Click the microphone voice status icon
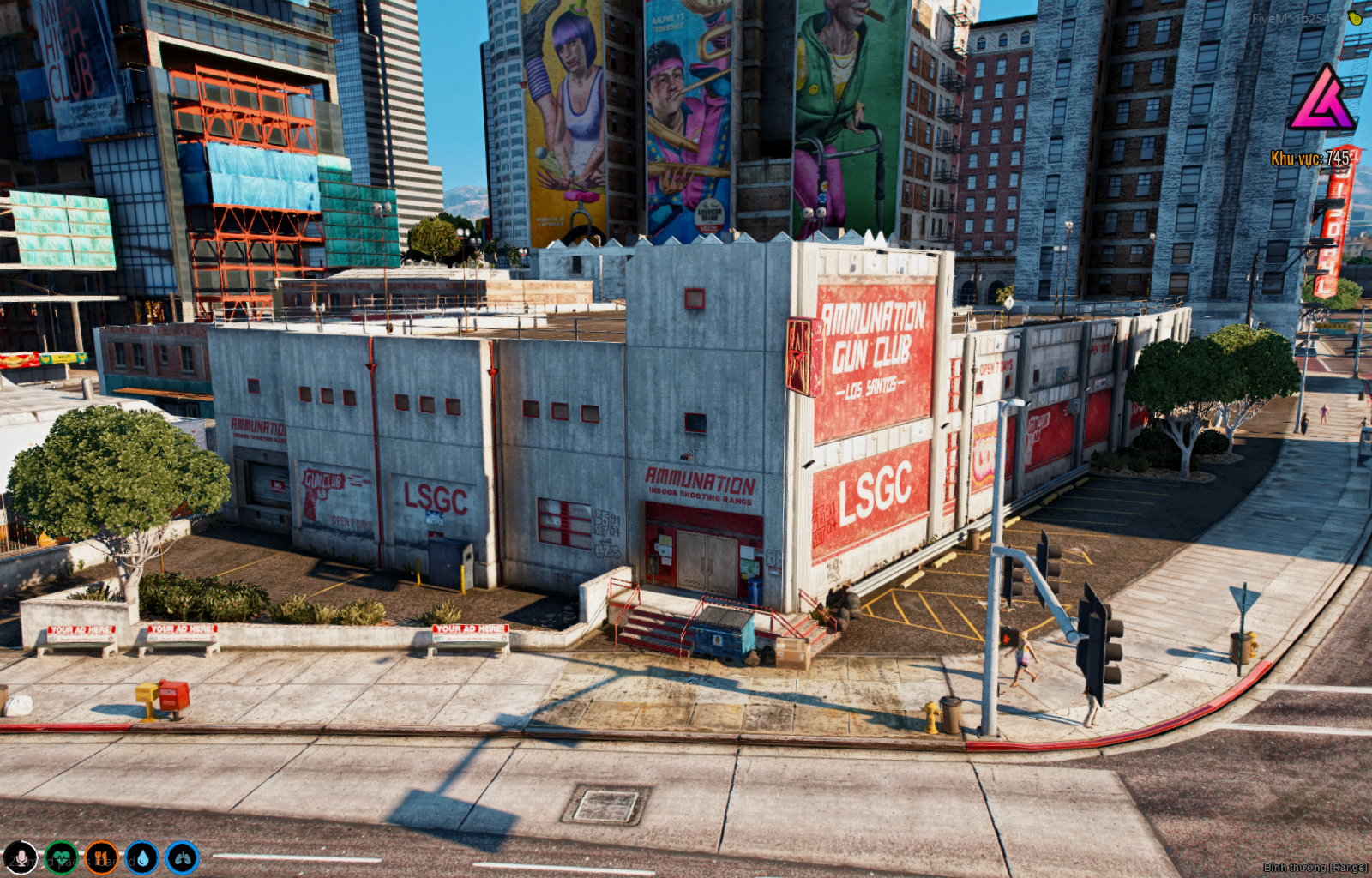Image resolution: width=1372 pixels, height=878 pixels. (20, 857)
